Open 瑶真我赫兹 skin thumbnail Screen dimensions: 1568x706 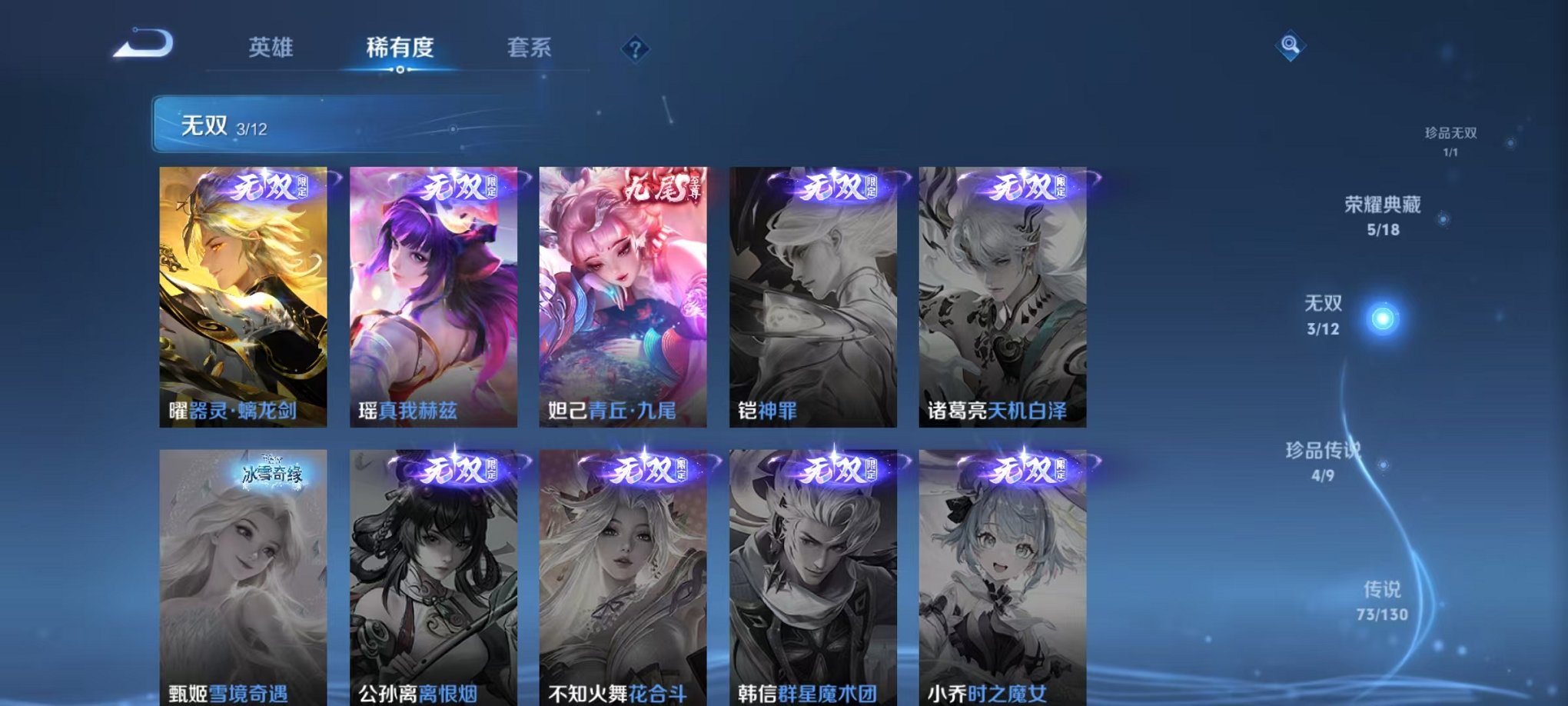[x=432, y=296]
